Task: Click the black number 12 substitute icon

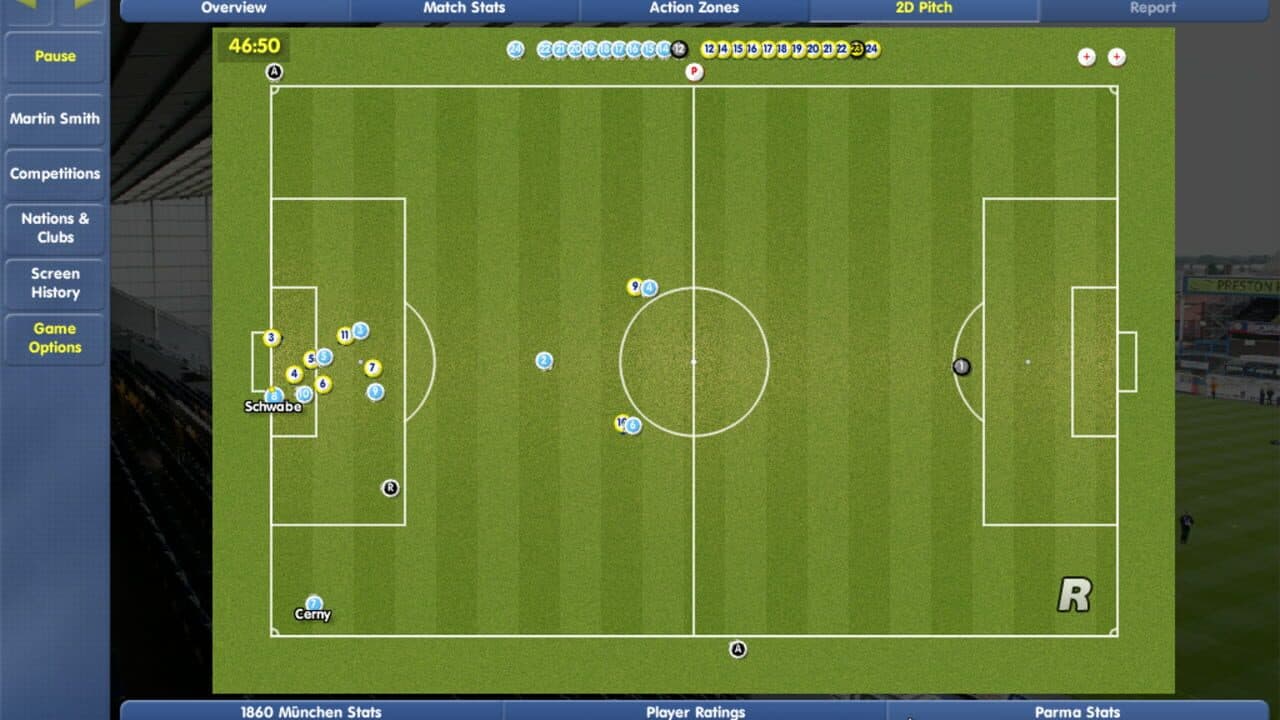Action: click(x=680, y=46)
